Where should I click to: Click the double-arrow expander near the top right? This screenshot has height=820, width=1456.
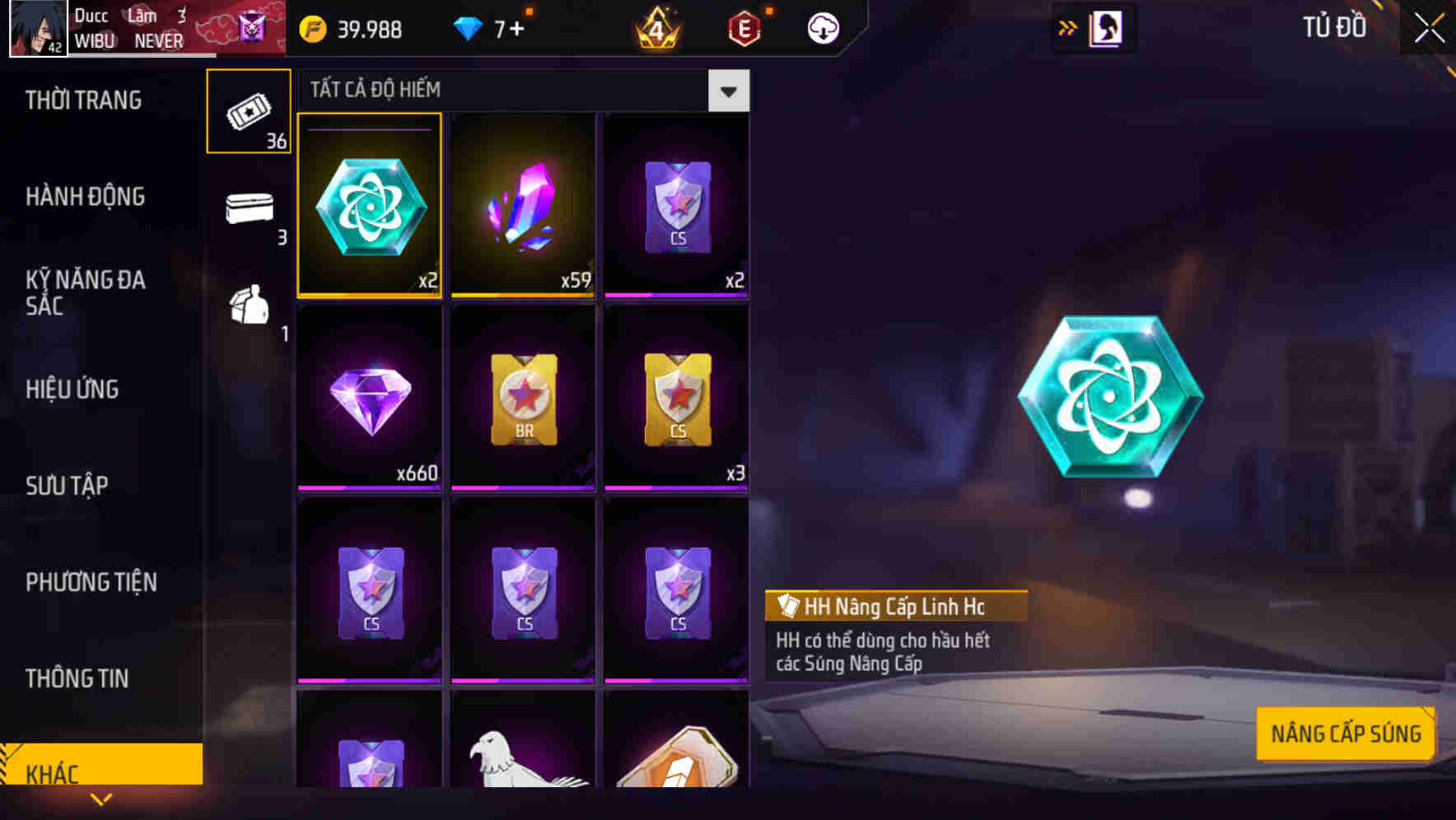tap(1067, 27)
